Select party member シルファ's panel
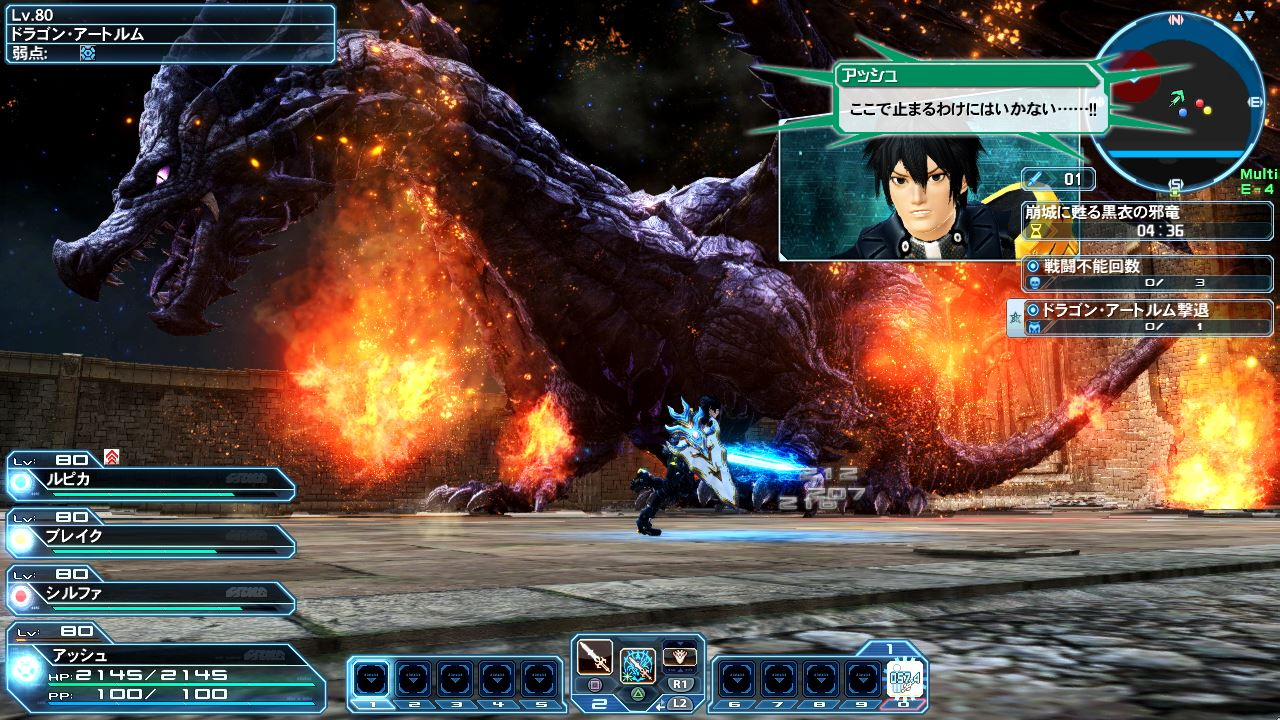 pyautogui.click(x=150, y=594)
